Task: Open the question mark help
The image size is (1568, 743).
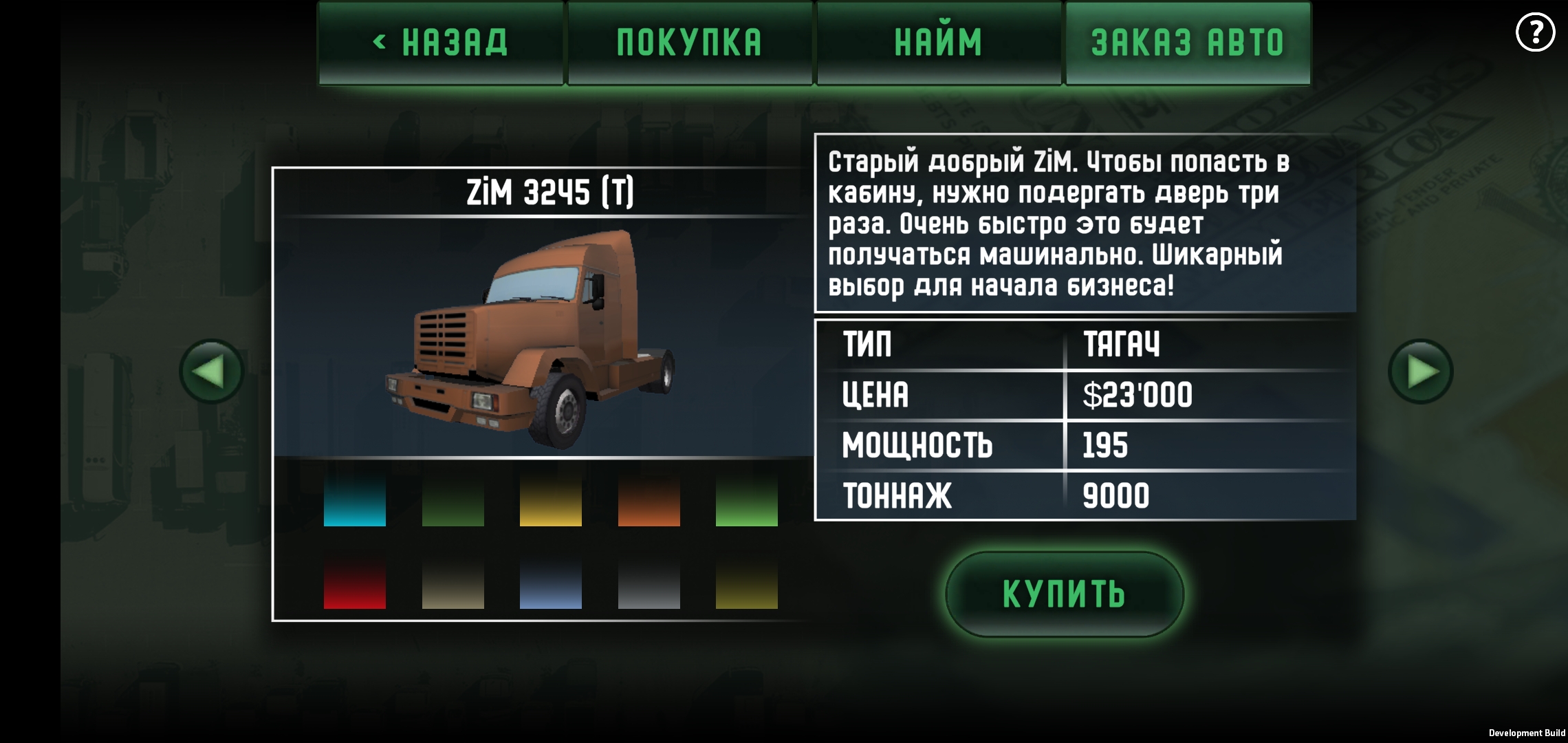Action: click(x=1535, y=32)
